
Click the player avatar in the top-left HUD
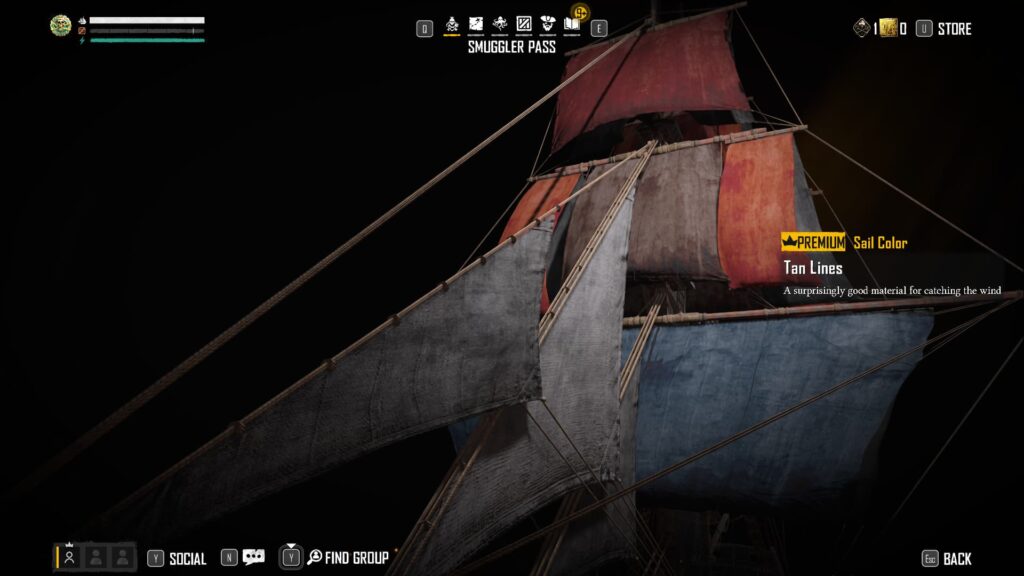(x=61, y=26)
